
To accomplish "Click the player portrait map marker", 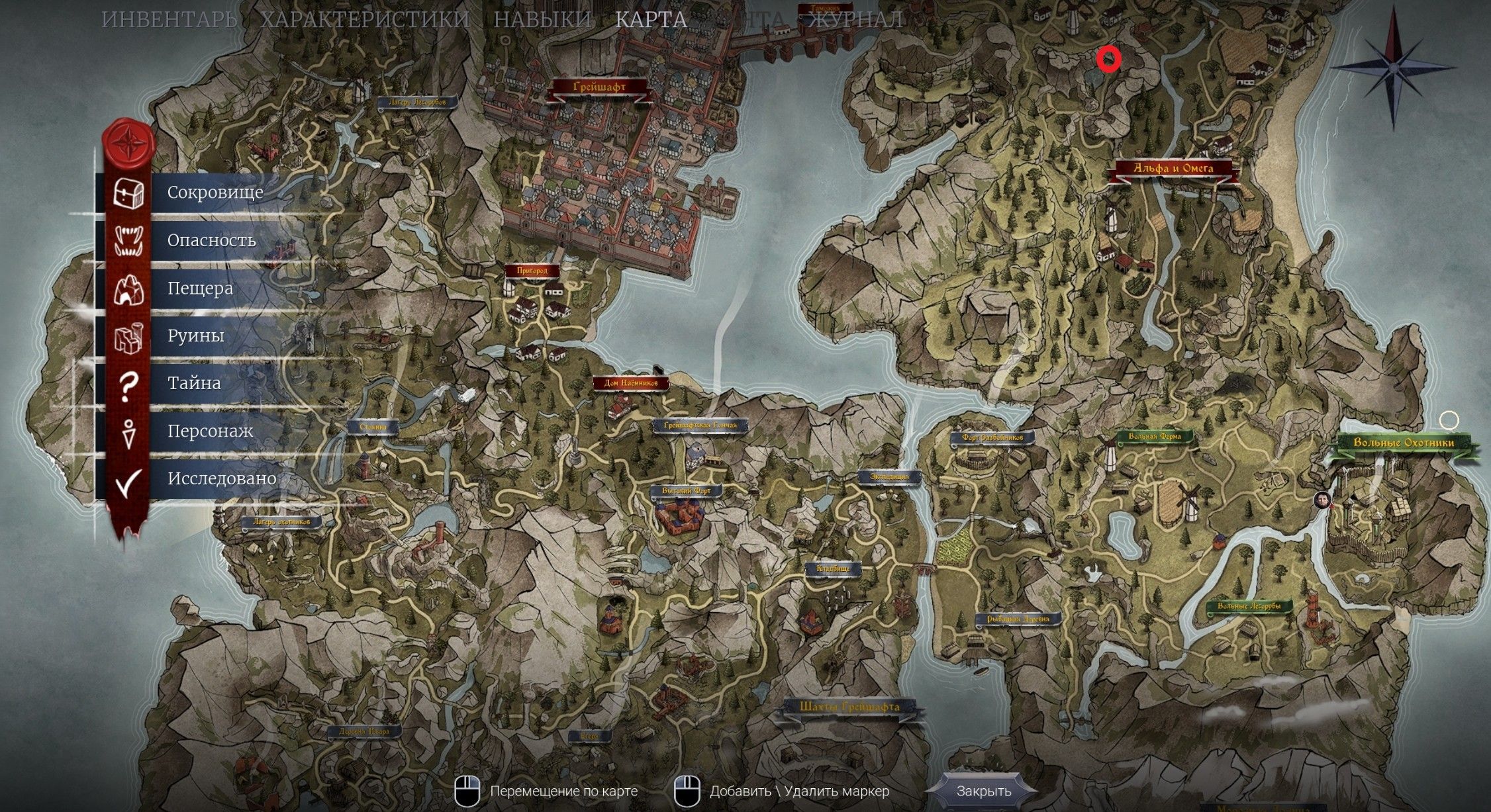I will pos(1323,500).
